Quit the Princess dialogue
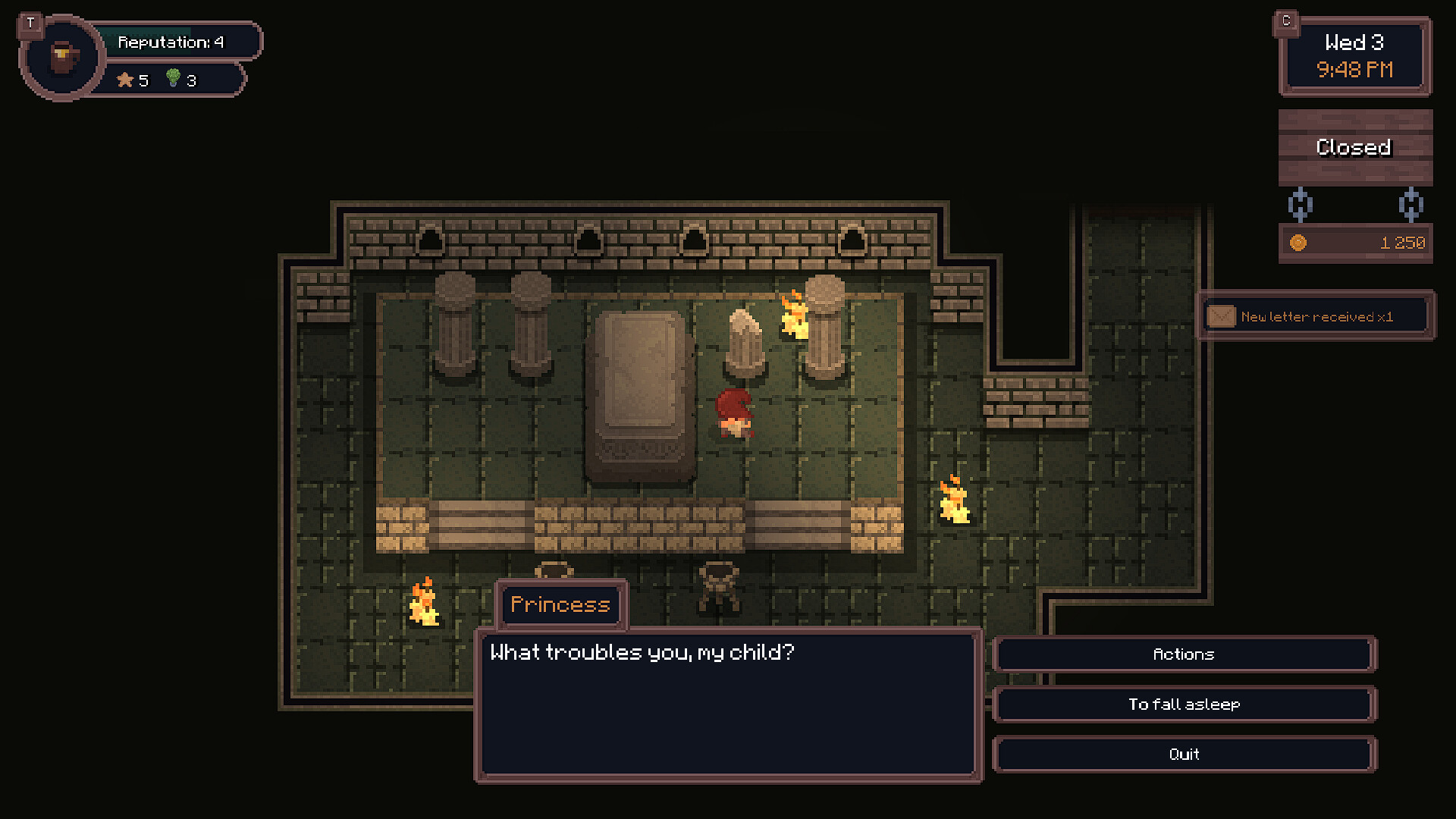Image resolution: width=1456 pixels, height=819 pixels. [x=1184, y=755]
